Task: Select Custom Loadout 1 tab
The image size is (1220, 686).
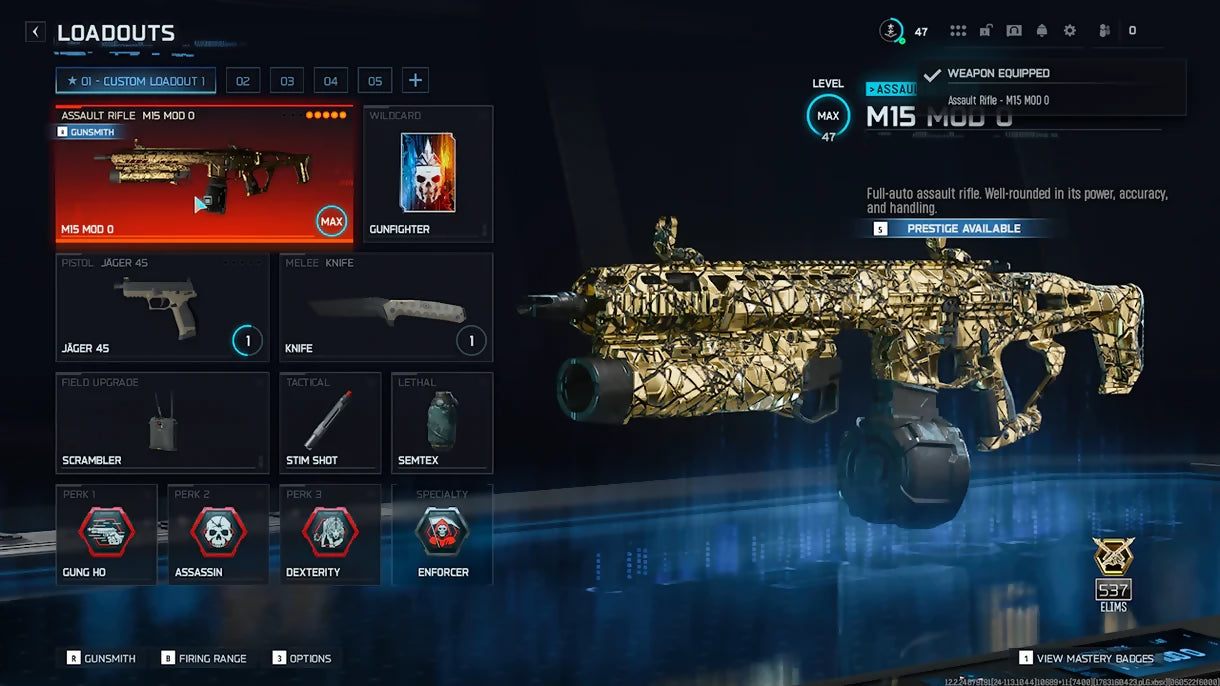Action: [x=135, y=81]
